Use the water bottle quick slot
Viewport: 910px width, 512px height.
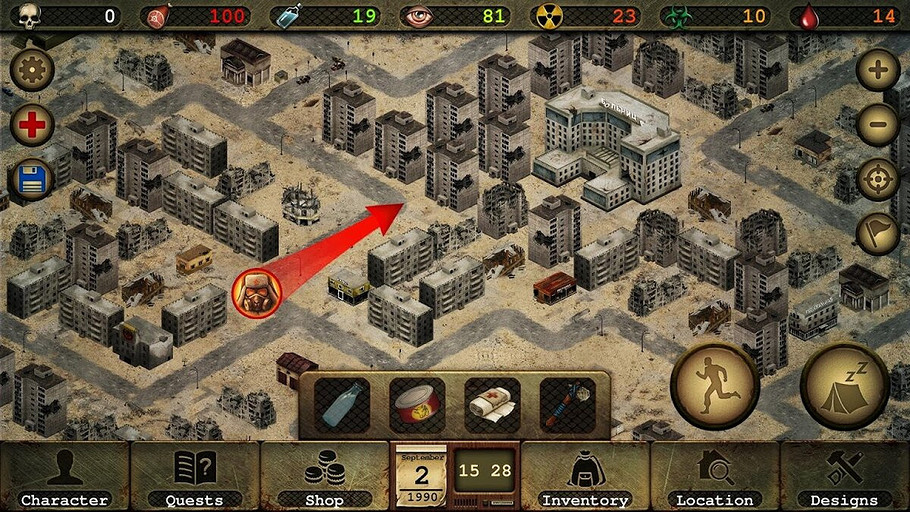coord(342,405)
